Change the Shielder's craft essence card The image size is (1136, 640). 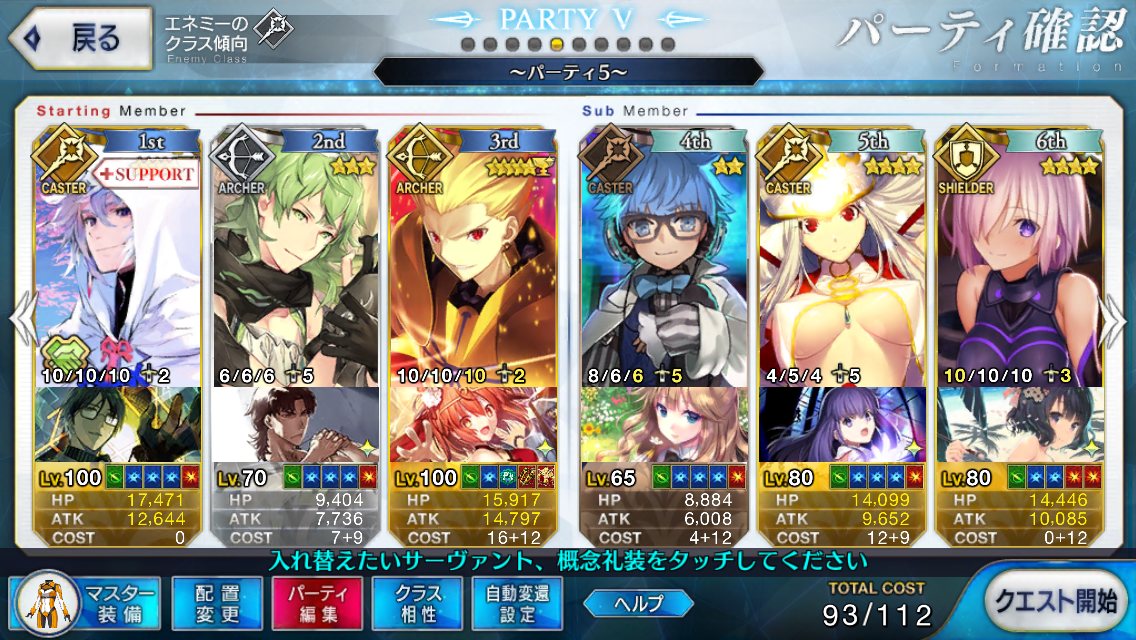[1020, 425]
